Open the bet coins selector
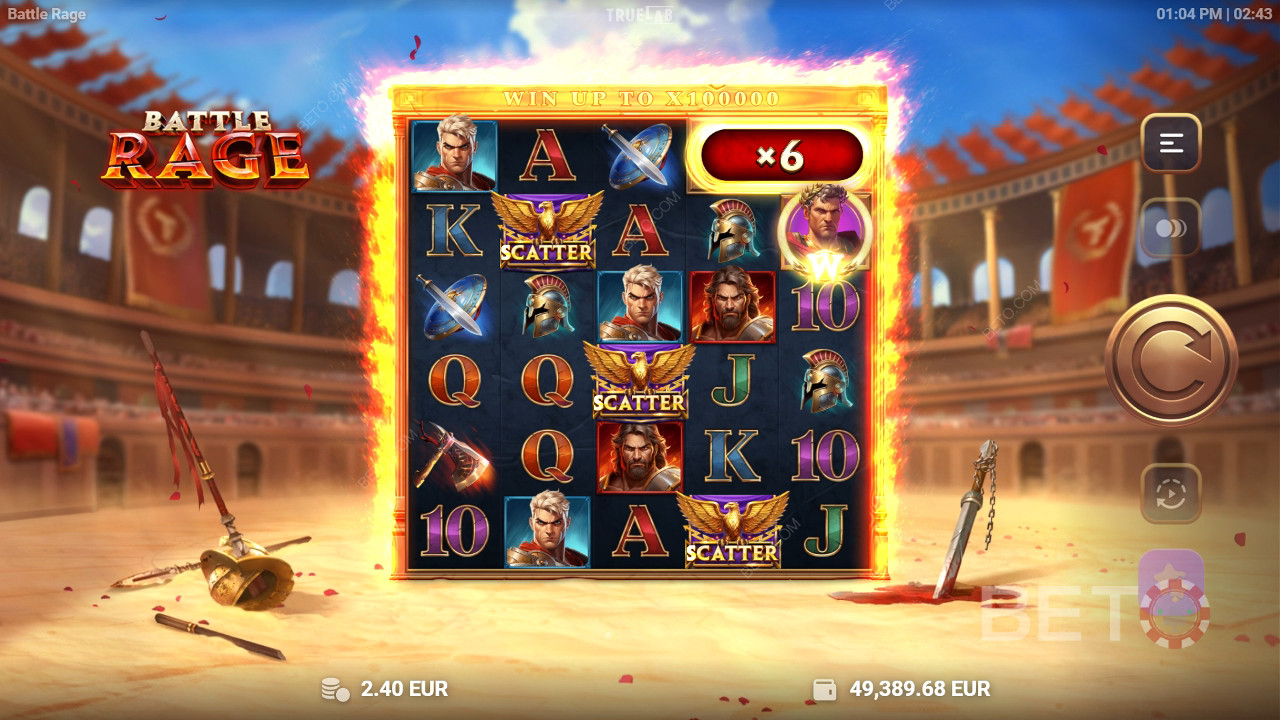The image size is (1280, 720). (1171, 228)
